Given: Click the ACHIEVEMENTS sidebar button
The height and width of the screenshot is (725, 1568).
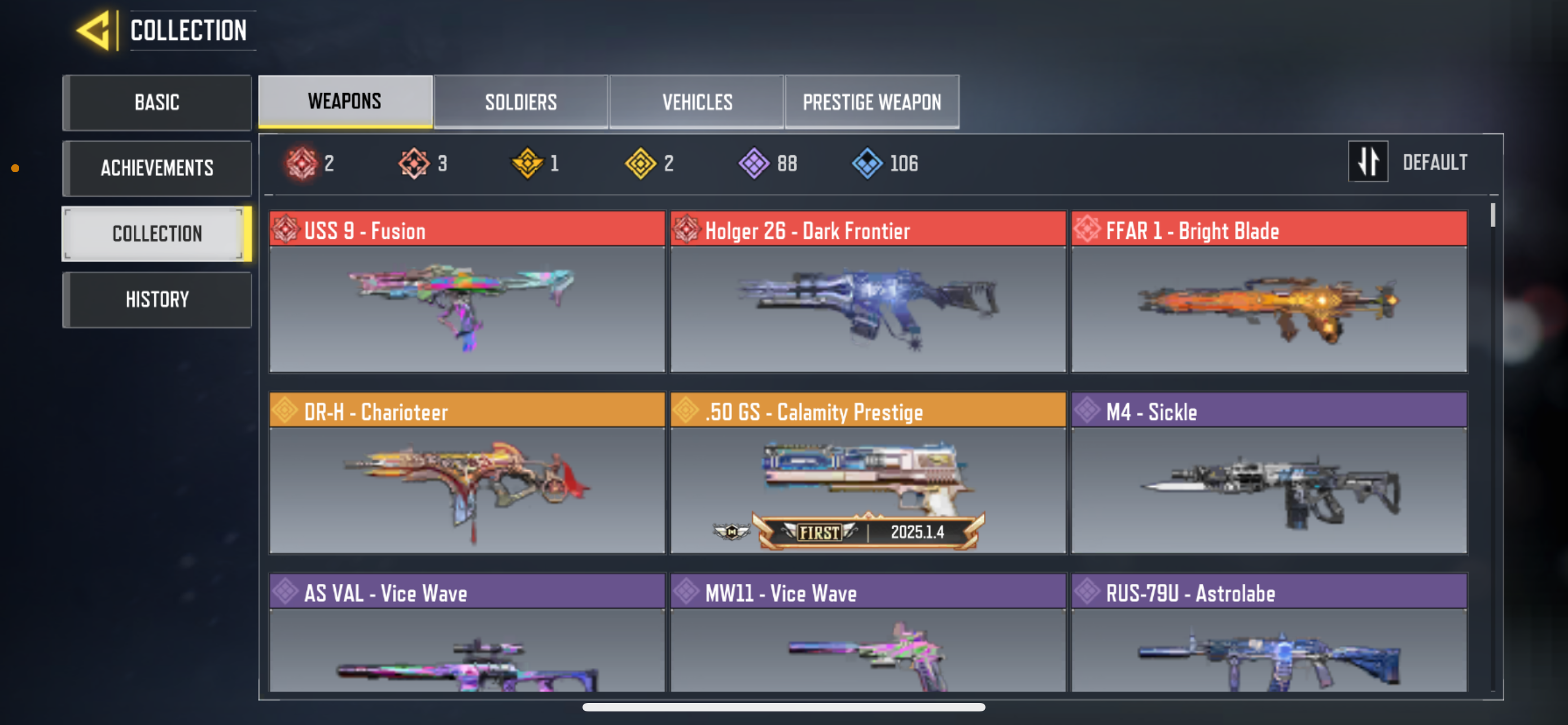Looking at the screenshot, I should point(156,168).
